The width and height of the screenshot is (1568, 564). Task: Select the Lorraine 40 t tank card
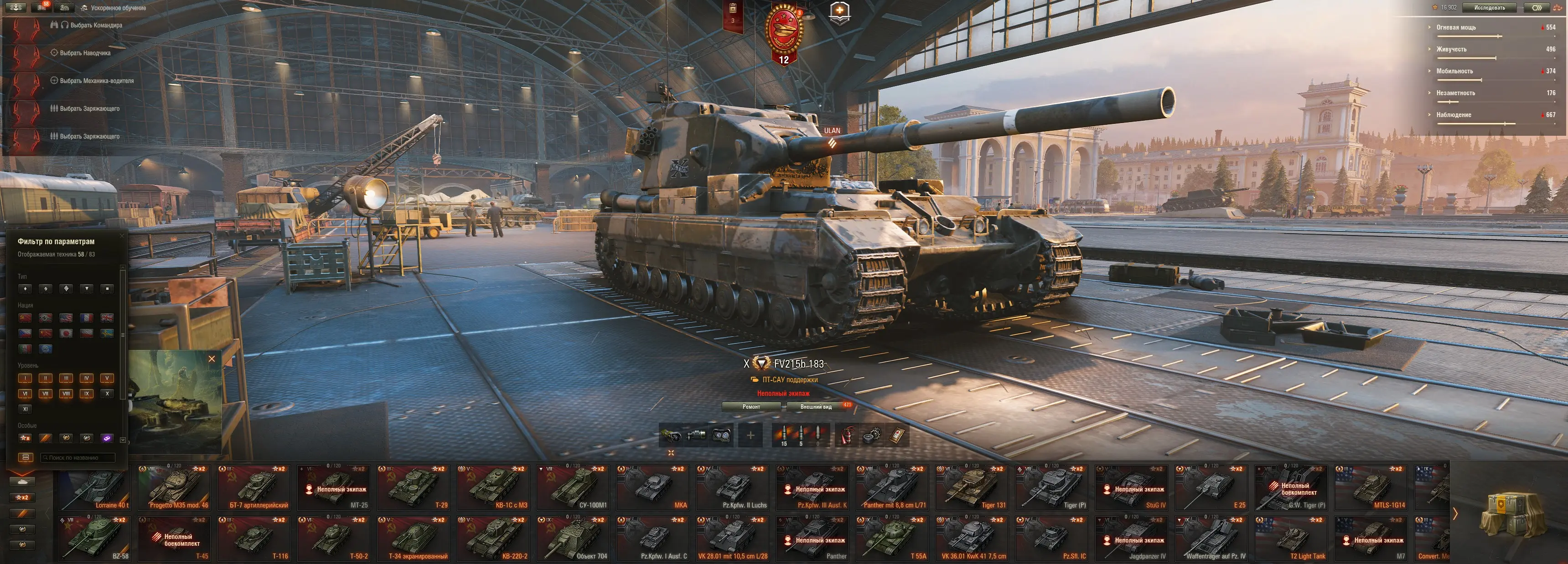point(95,487)
